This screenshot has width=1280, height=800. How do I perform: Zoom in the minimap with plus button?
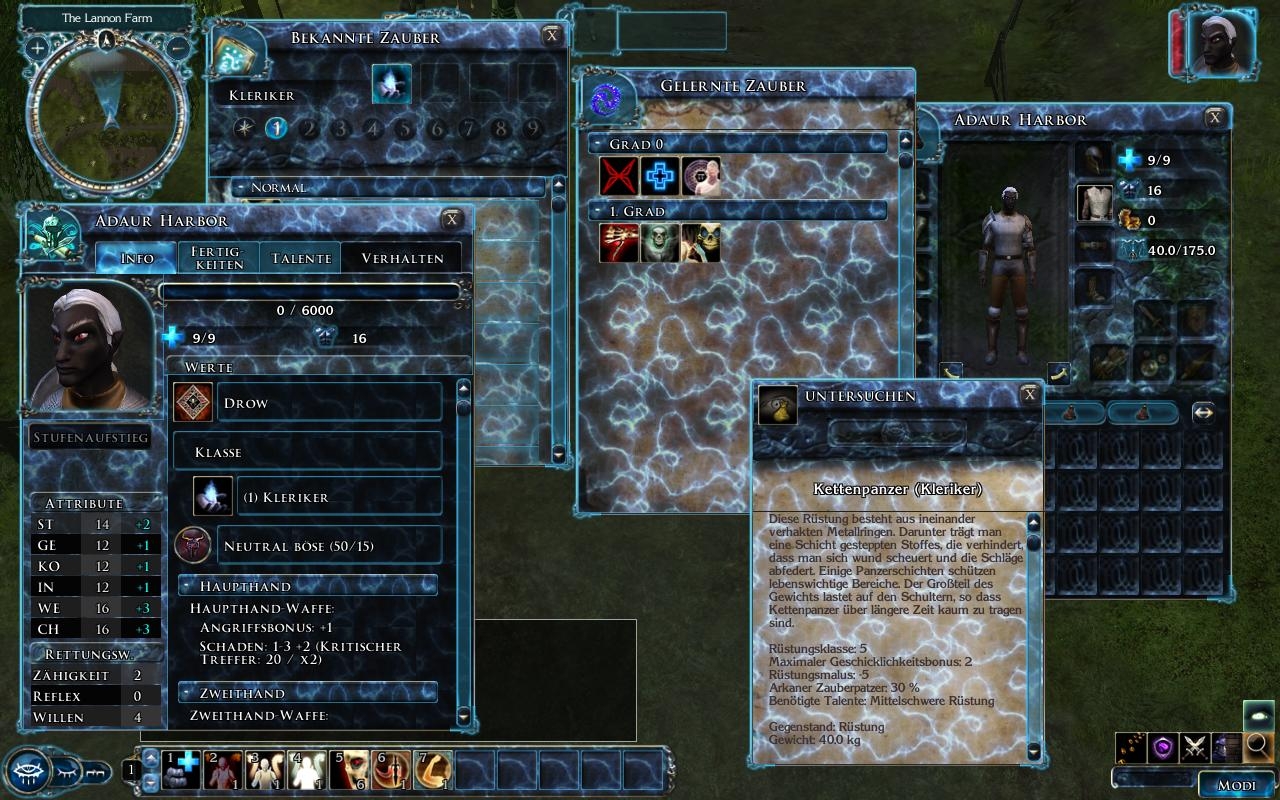point(37,47)
